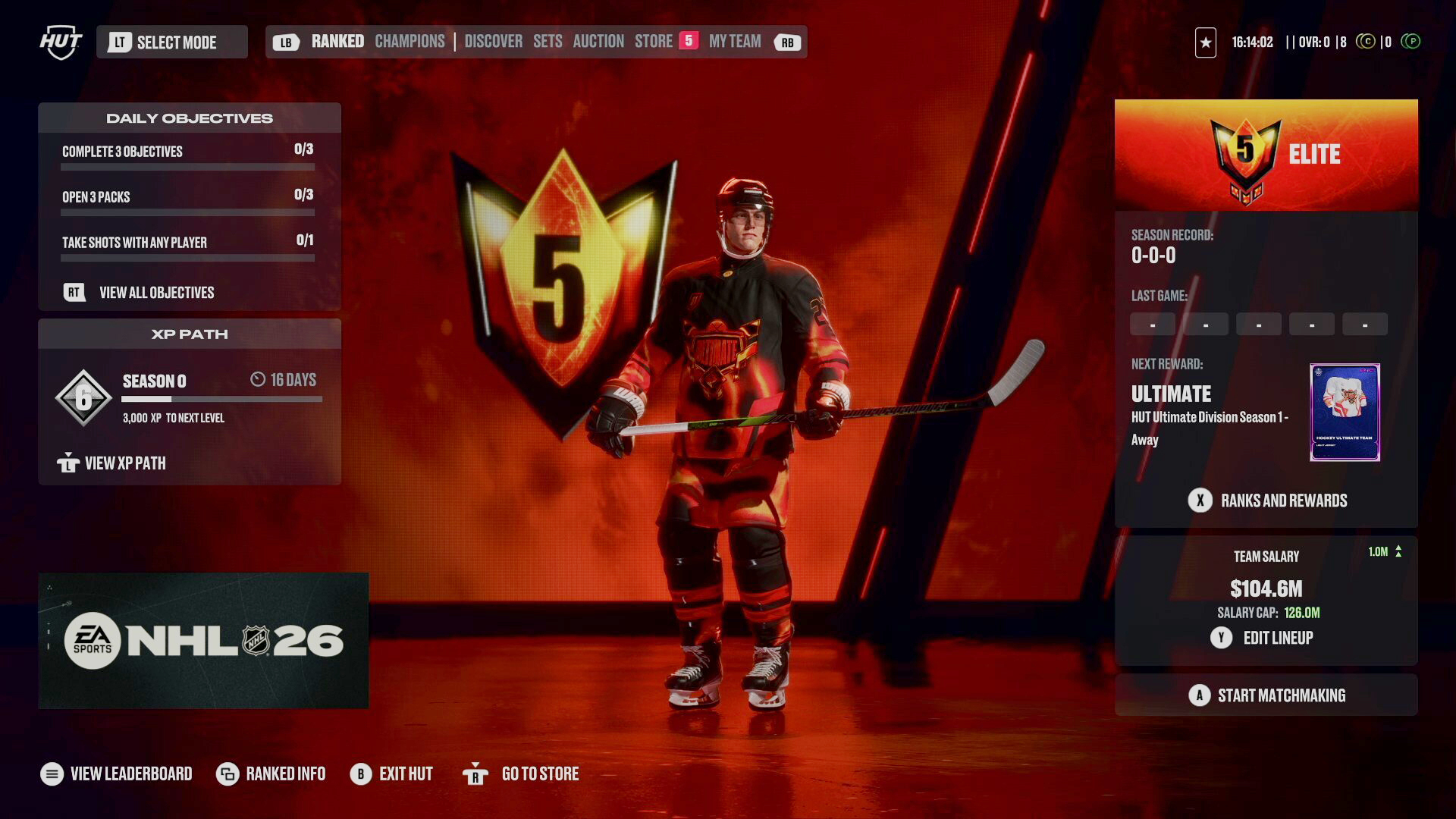This screenshot has width=1456, height=819.
Task: Click the View Leaderboard menu icon
Action: coord(50,773)
